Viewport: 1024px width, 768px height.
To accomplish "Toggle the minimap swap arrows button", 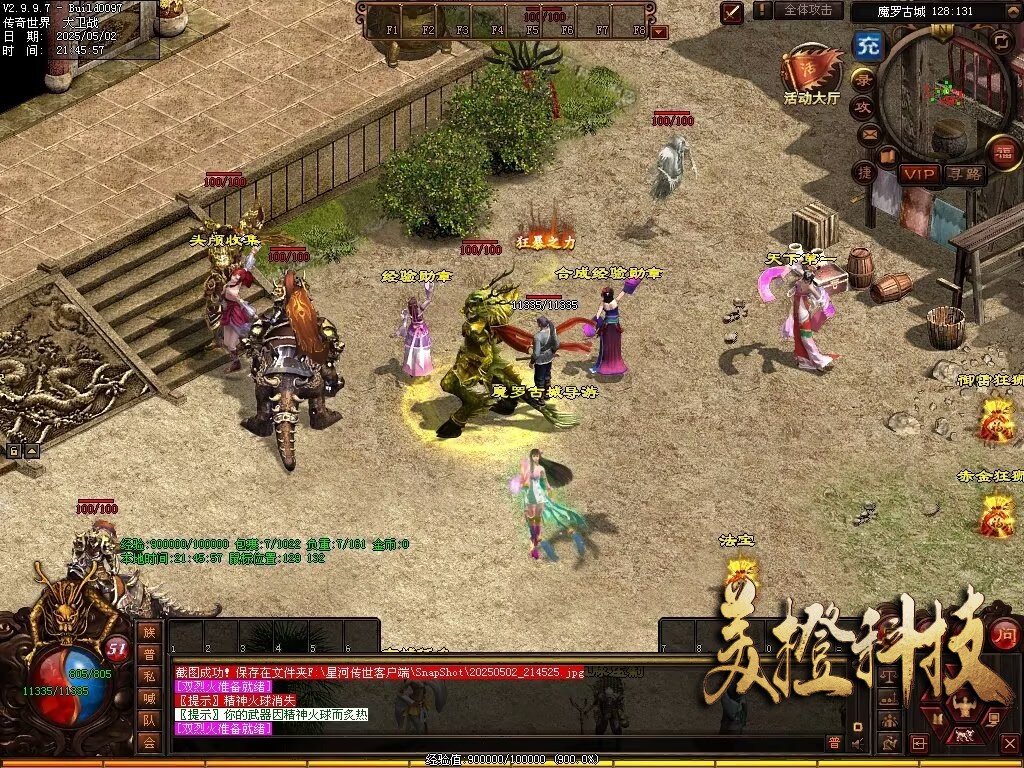I will pyautogui.click(x=1001, y=41).
